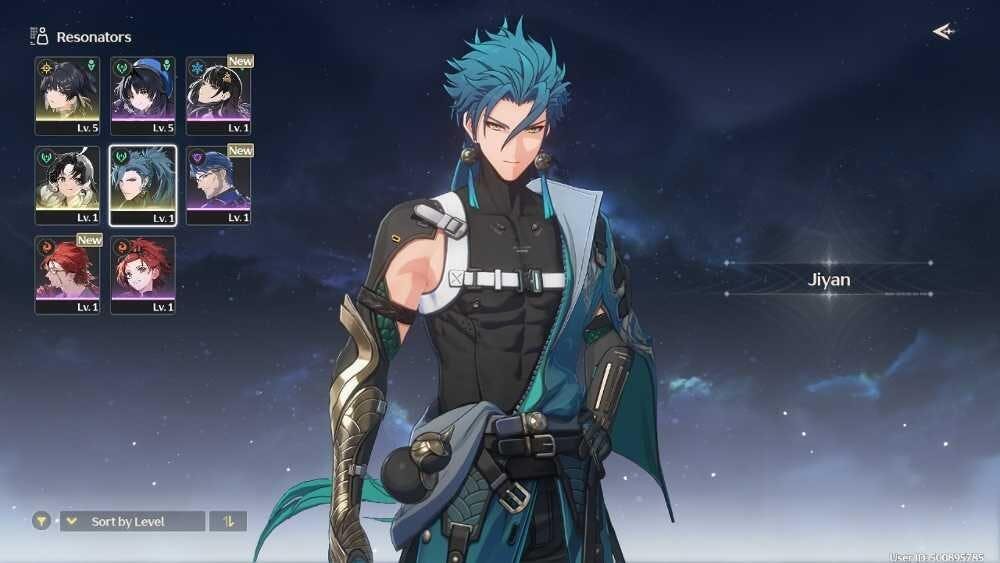
Task: Toggle the sort order arrows button
Action: coord(228,521)
